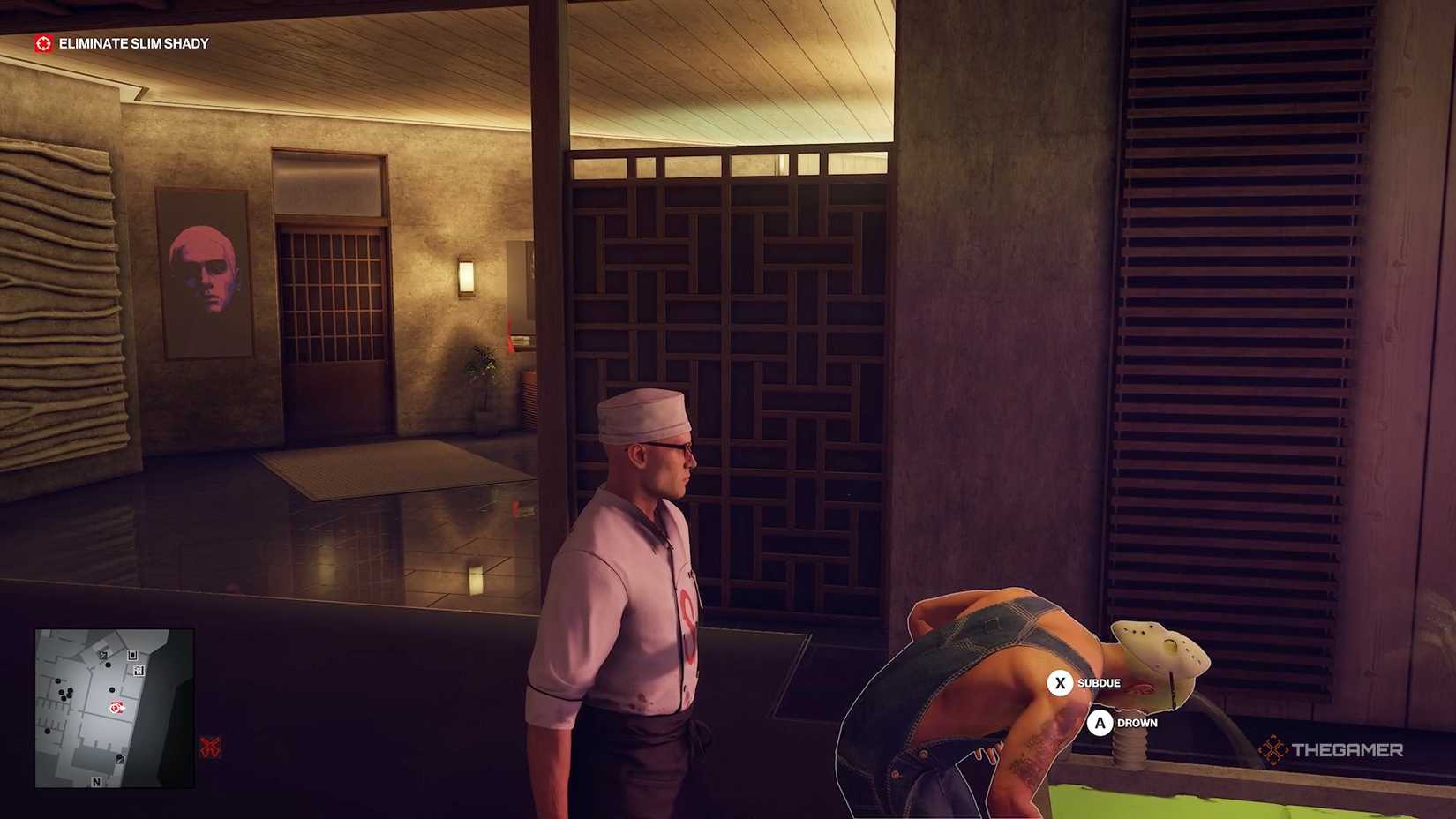Screen dimensions: 1456x819
Task: Click the exit door icon on the minimap
Action: pyautogui.click(x=131, y=656)
